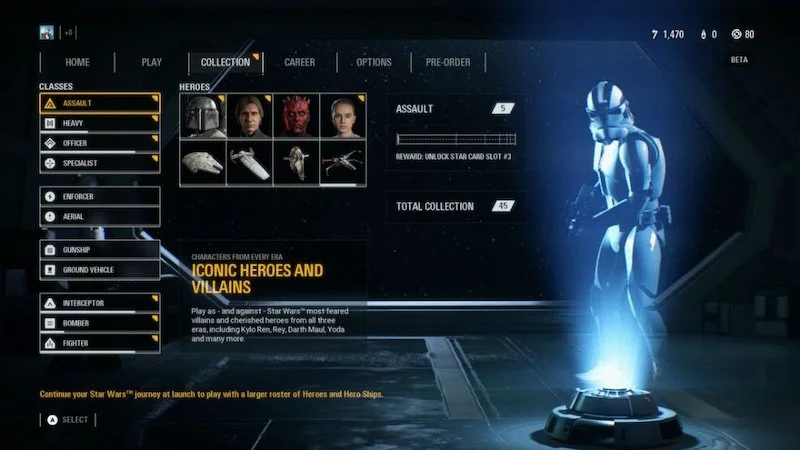Select the Fighter class

[99, 343]
